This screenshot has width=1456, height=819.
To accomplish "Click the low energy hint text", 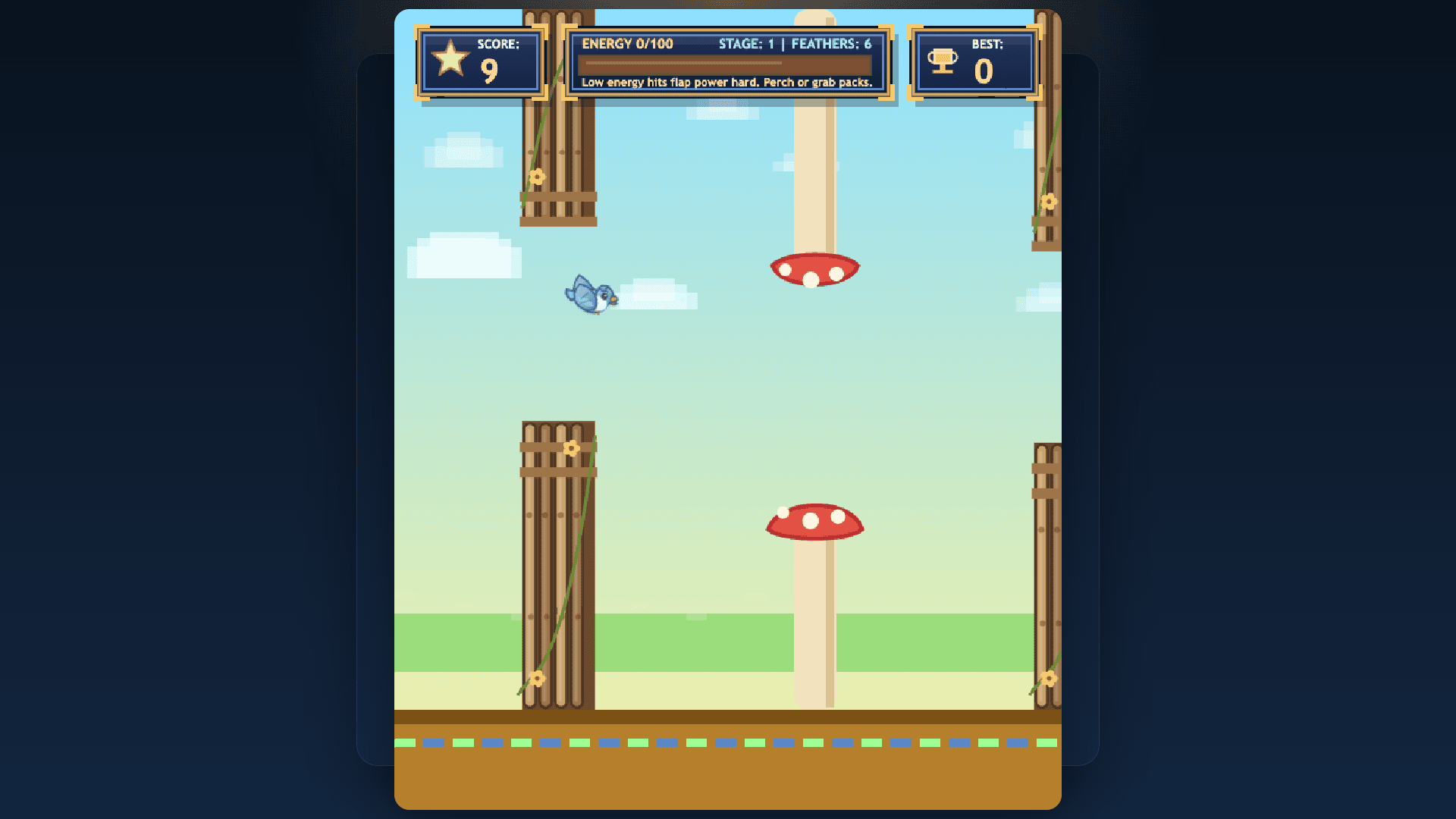I will click(726, 83).
